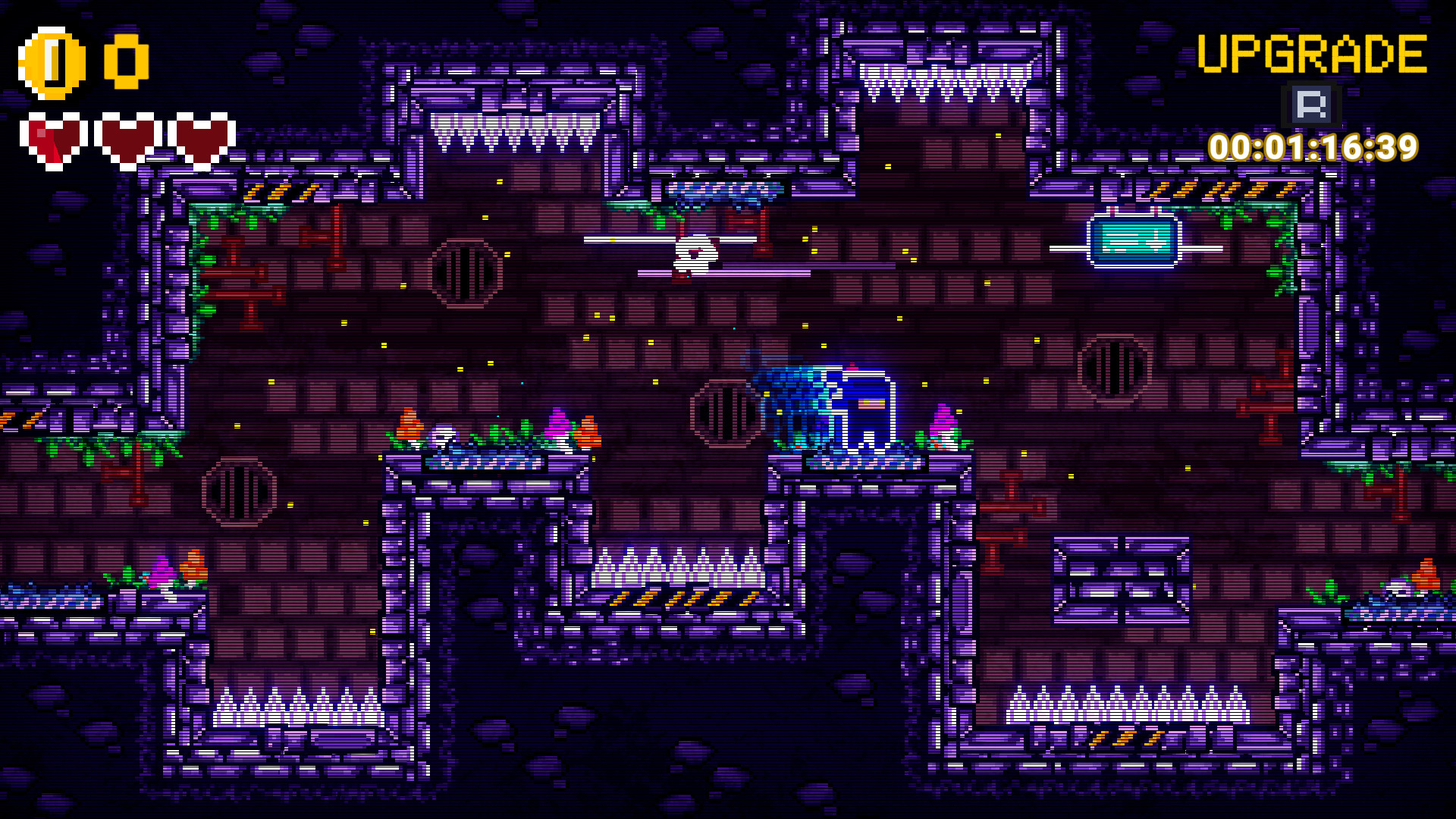Select the skull creature on the left platform
Viewport: 1456px width, 819px height.
coord(441,436)
